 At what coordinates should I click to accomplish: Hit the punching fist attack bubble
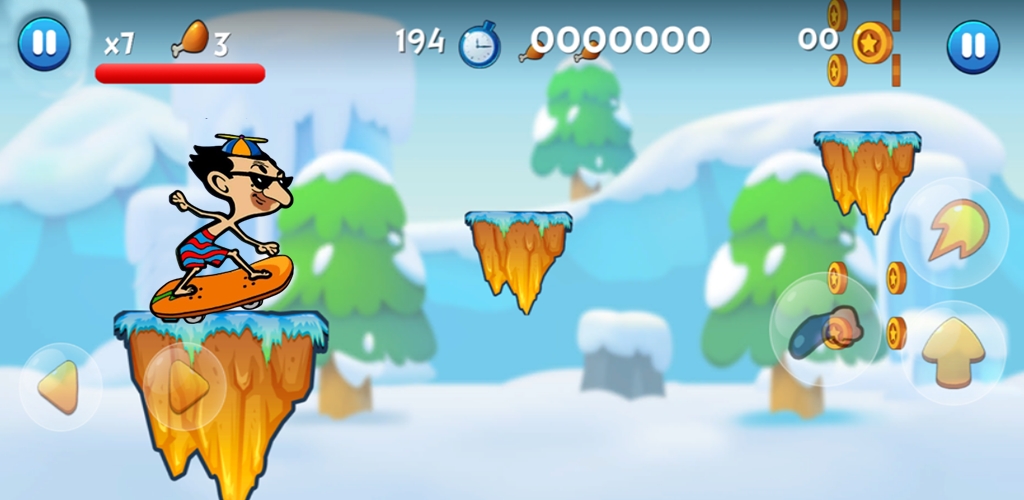tap(826, 330)
